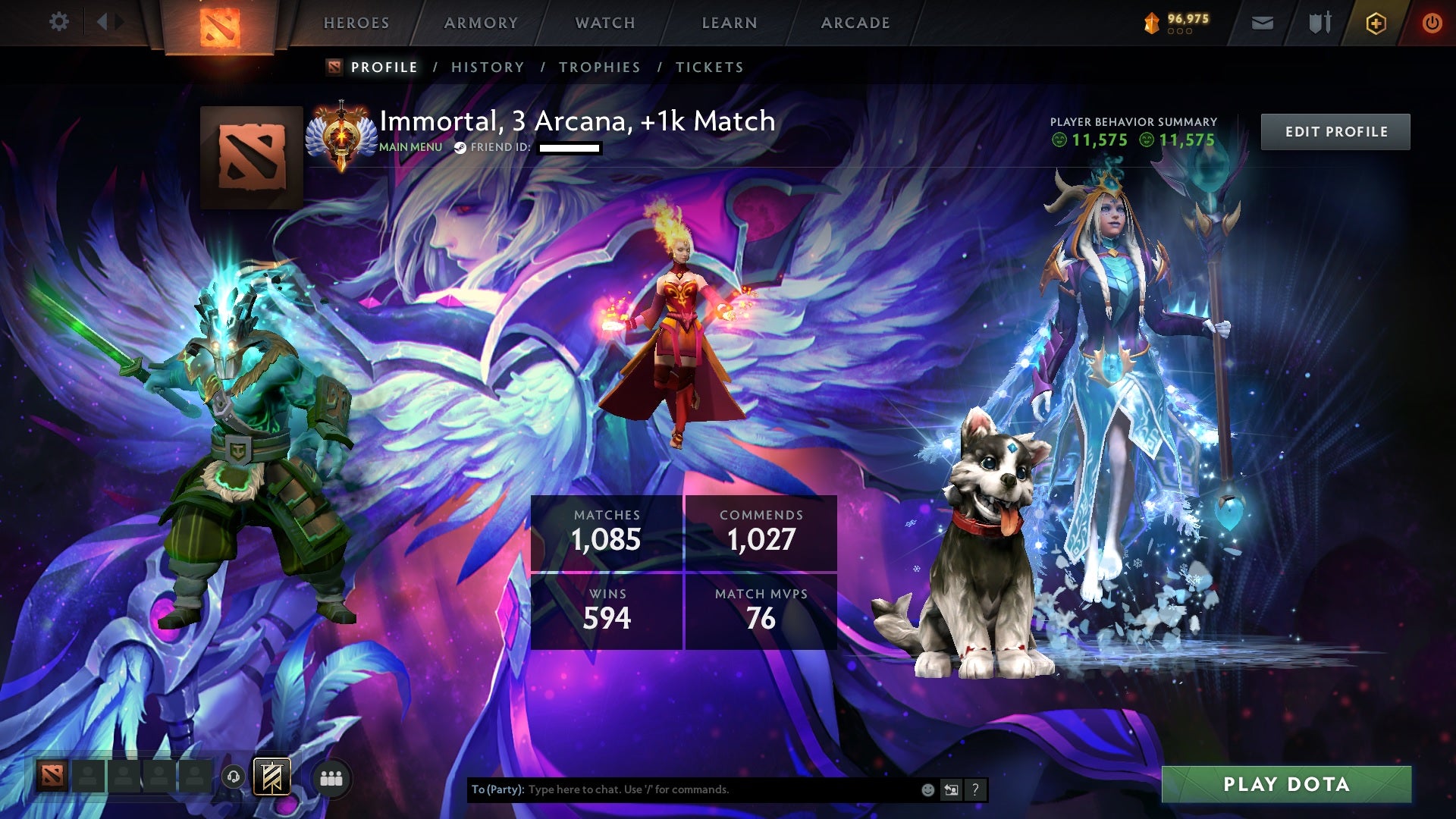This screenshot has width=1456, height=819.
Task: Switch to the HISTORY tab
Action: click(487, 67)
